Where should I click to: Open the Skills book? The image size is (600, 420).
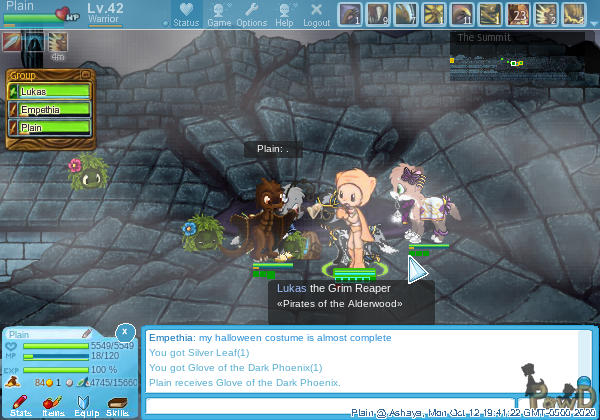point(117,404)
